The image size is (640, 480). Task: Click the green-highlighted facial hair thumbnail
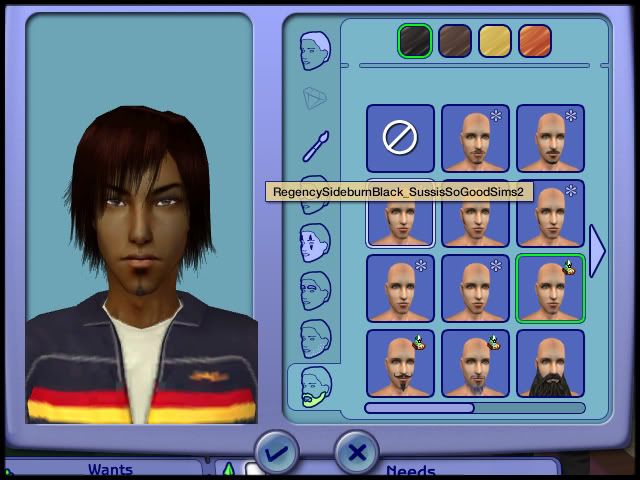click(550, 288)
